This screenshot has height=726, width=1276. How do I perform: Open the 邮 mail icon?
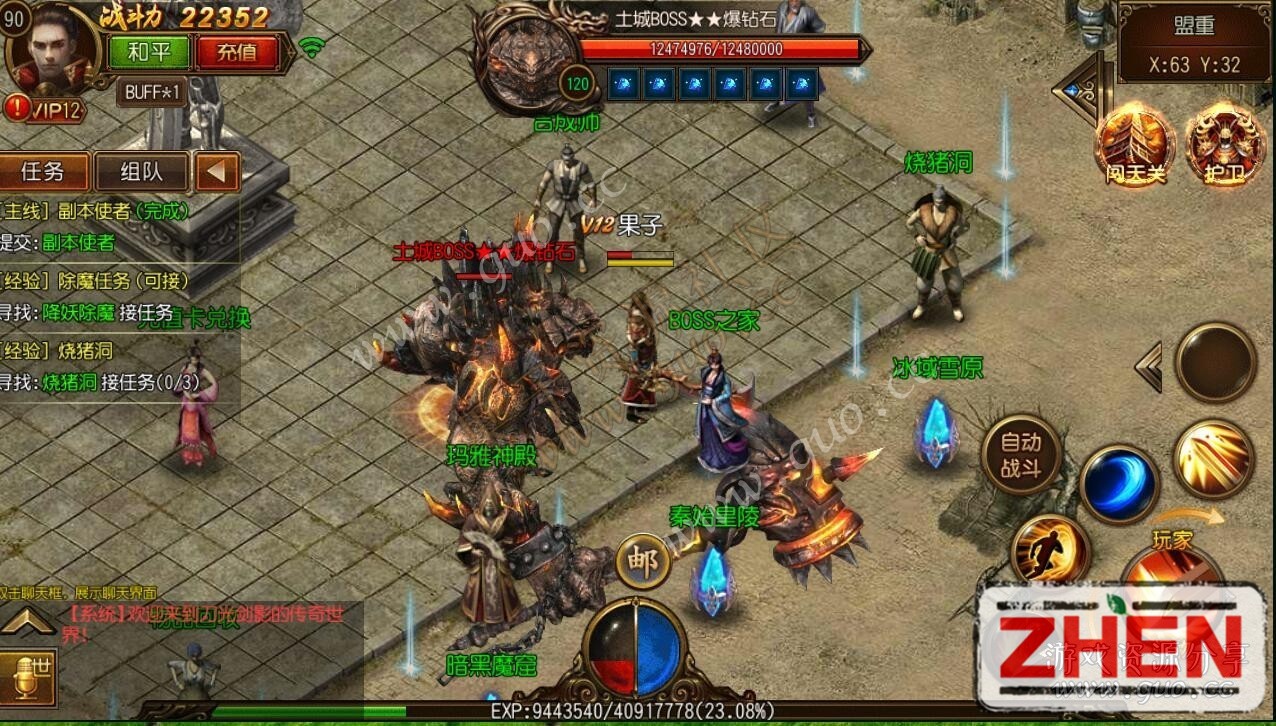642,562
